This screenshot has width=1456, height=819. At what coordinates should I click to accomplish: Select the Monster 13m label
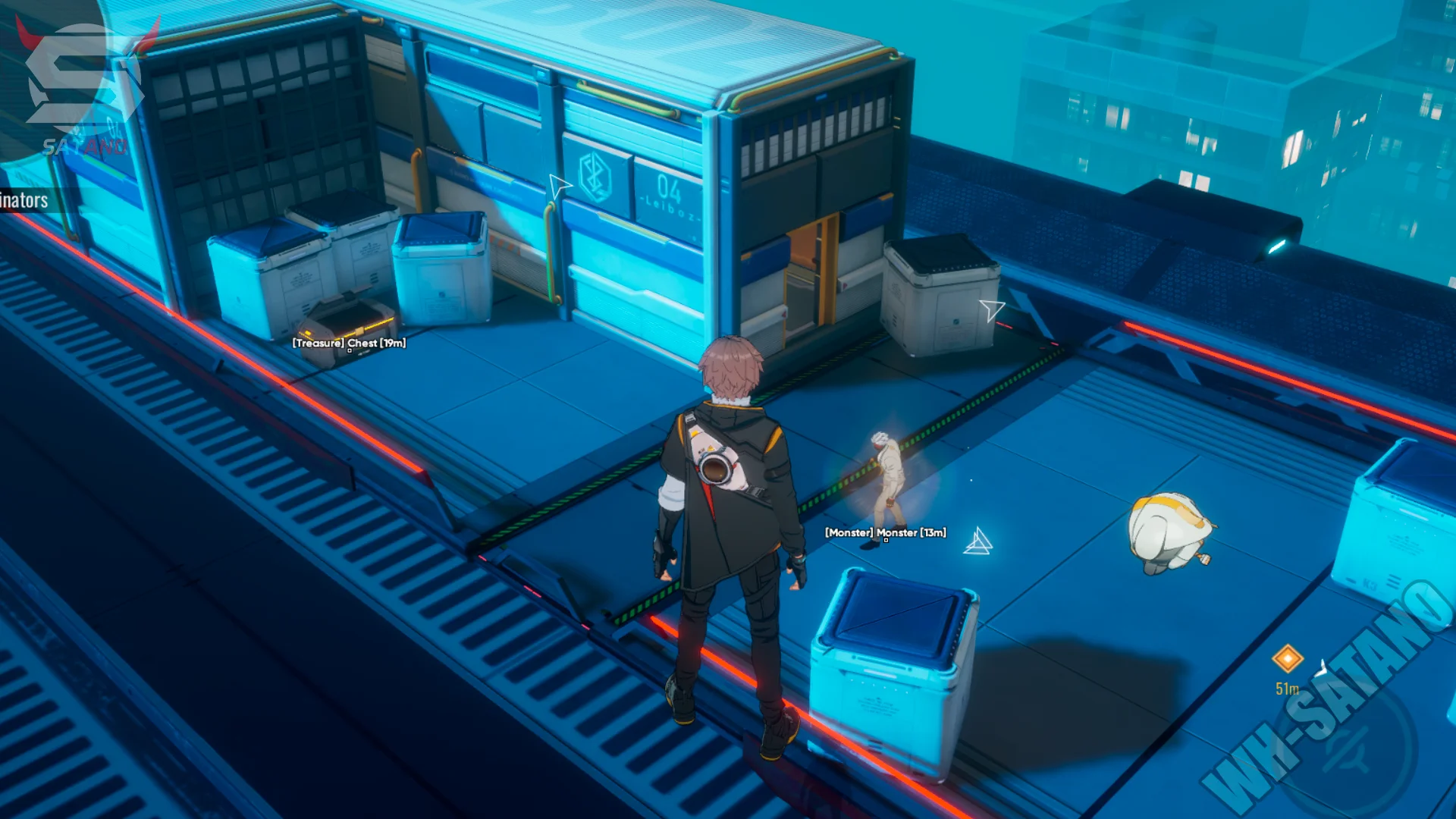[x=885, y=532]
